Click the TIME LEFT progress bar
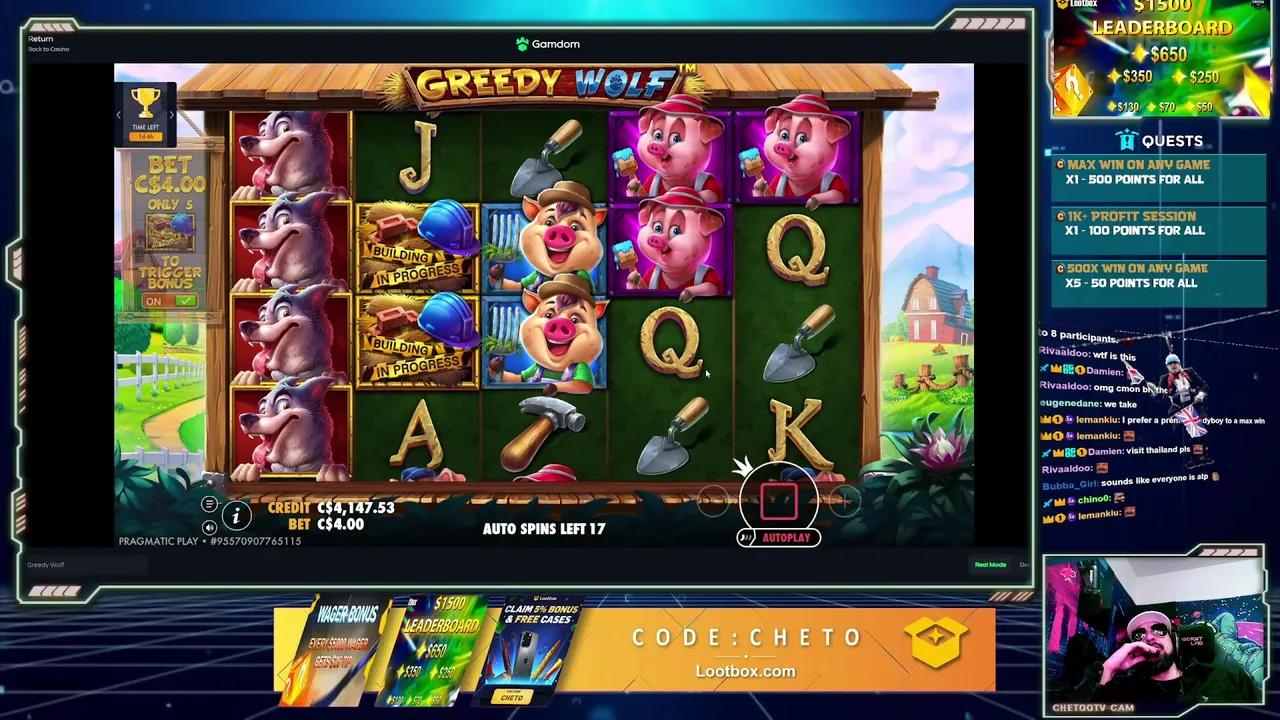The height and width of the screenshot is (720, 1280). 144,134
